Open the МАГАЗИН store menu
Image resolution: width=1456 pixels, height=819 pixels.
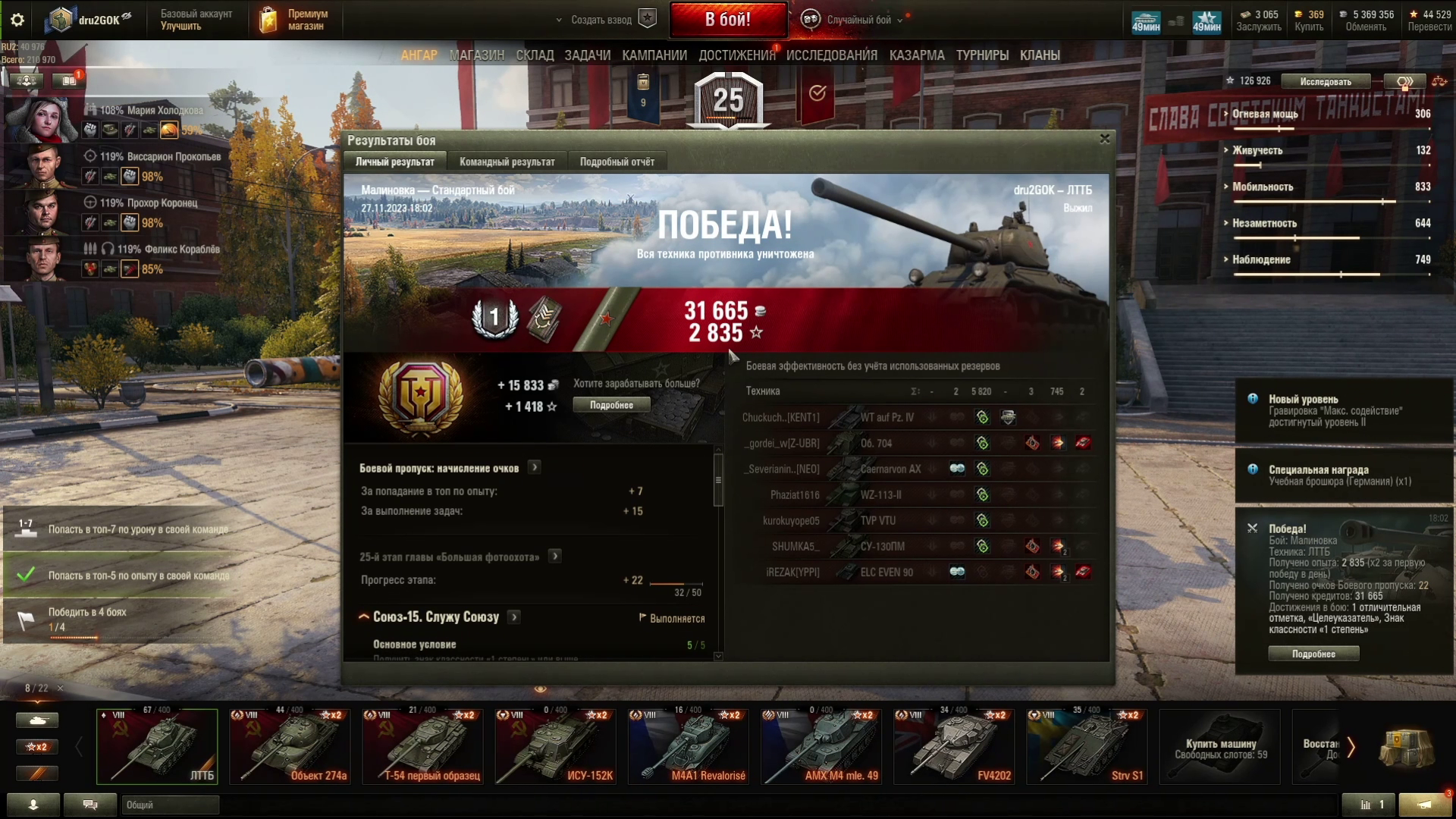pos(476,55)
